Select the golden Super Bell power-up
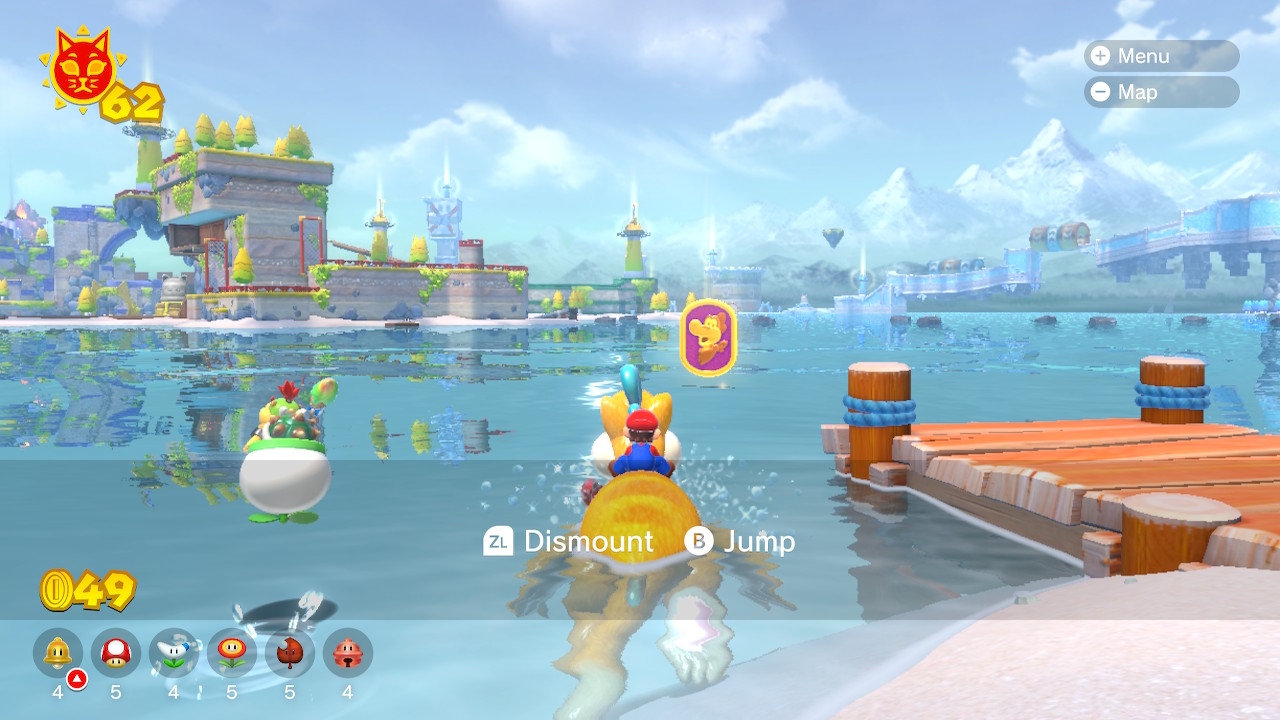Screen dimensions: 1280x720 click(58, 653)
